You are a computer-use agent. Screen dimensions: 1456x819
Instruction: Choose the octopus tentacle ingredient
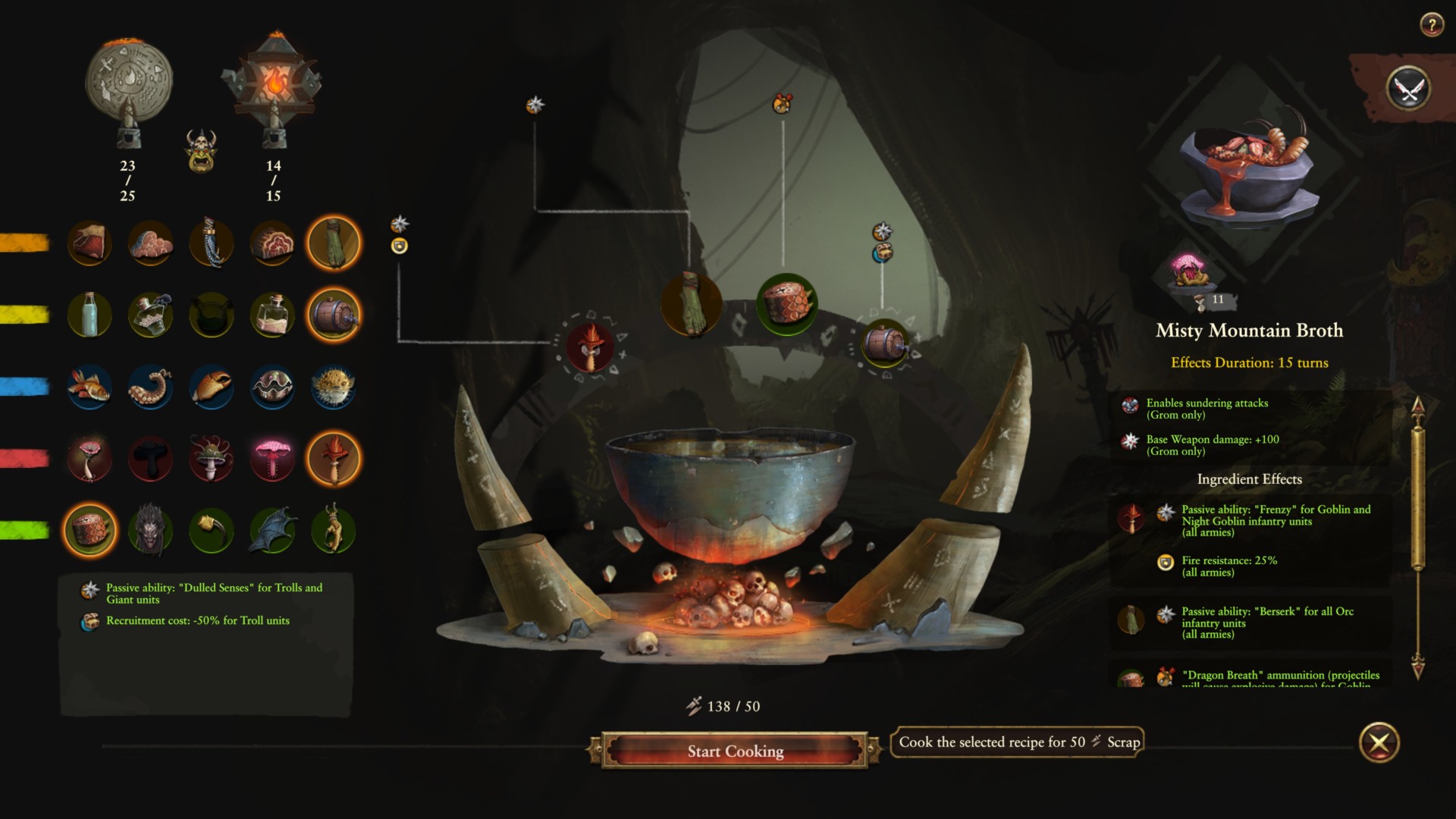point(150,387)
